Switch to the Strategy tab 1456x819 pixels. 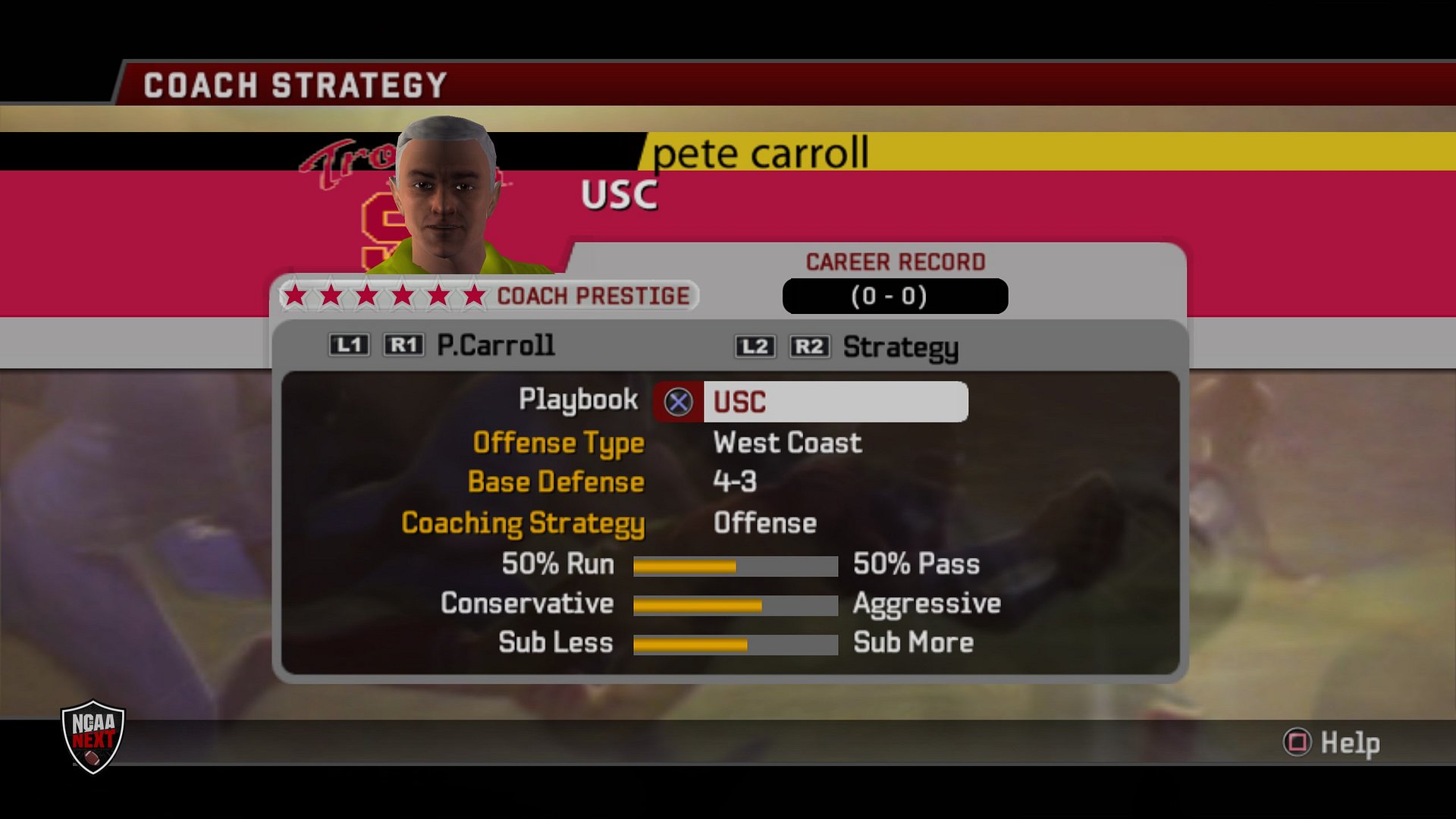tap(900, 347)
